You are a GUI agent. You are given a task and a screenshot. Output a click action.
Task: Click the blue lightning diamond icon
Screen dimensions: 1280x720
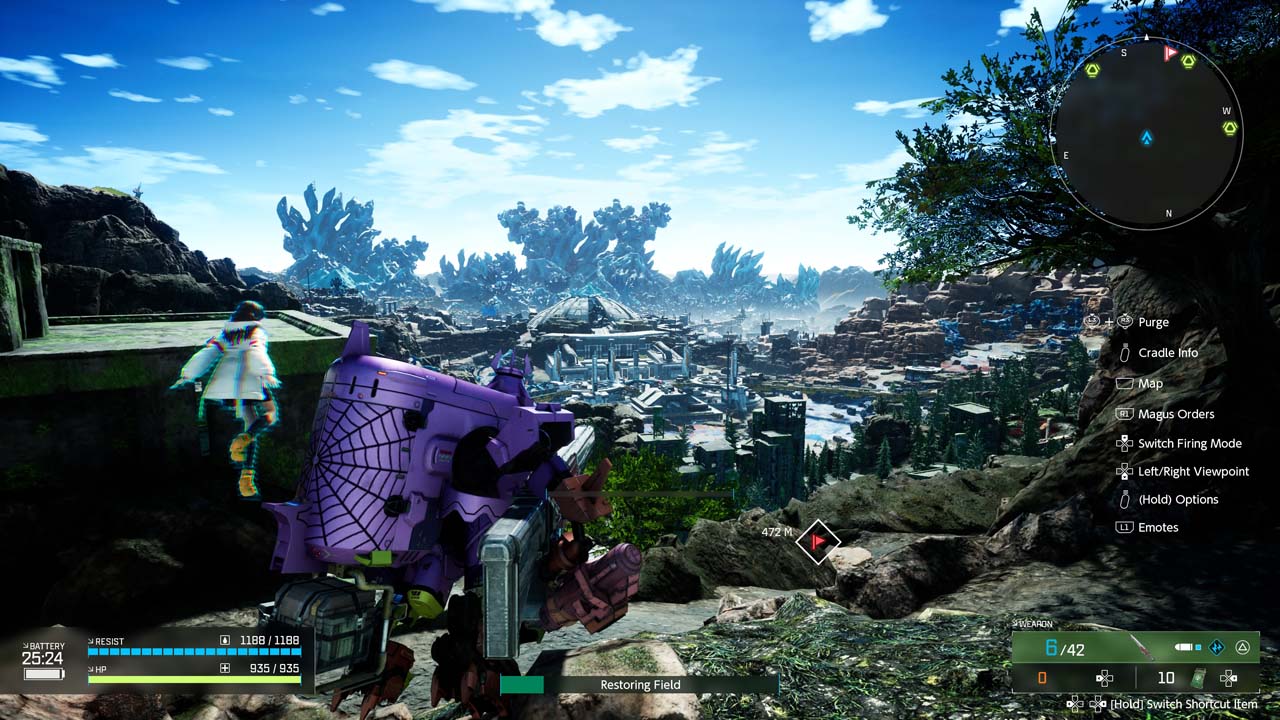[x=1217, y=647]
